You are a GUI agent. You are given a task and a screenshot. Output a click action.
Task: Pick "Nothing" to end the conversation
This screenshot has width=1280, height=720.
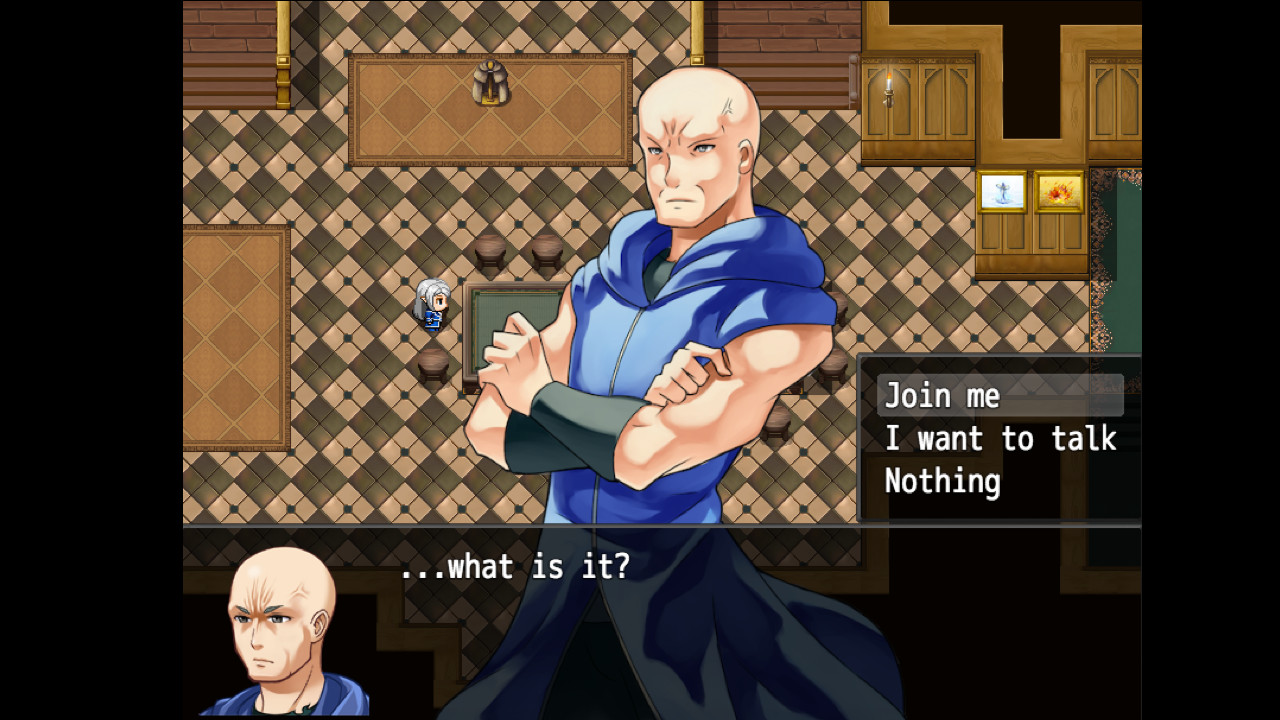[941, 481]
